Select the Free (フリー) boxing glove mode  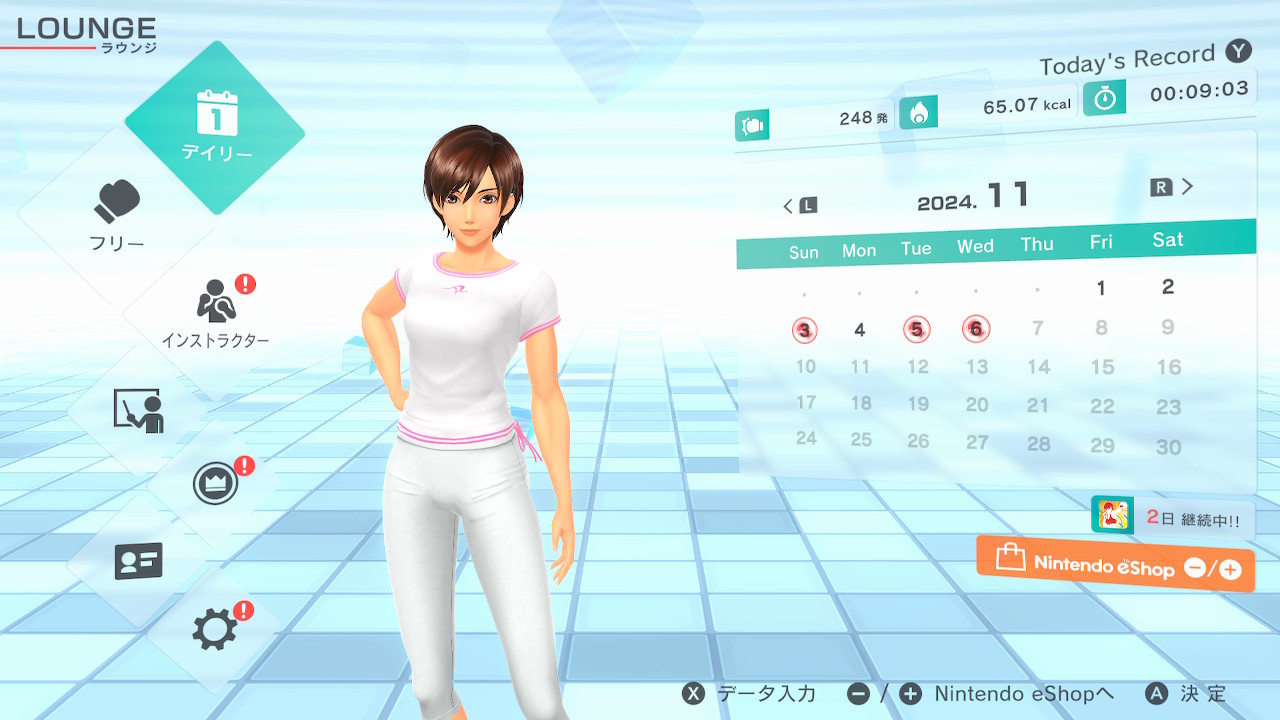click(x=118, y=214)
